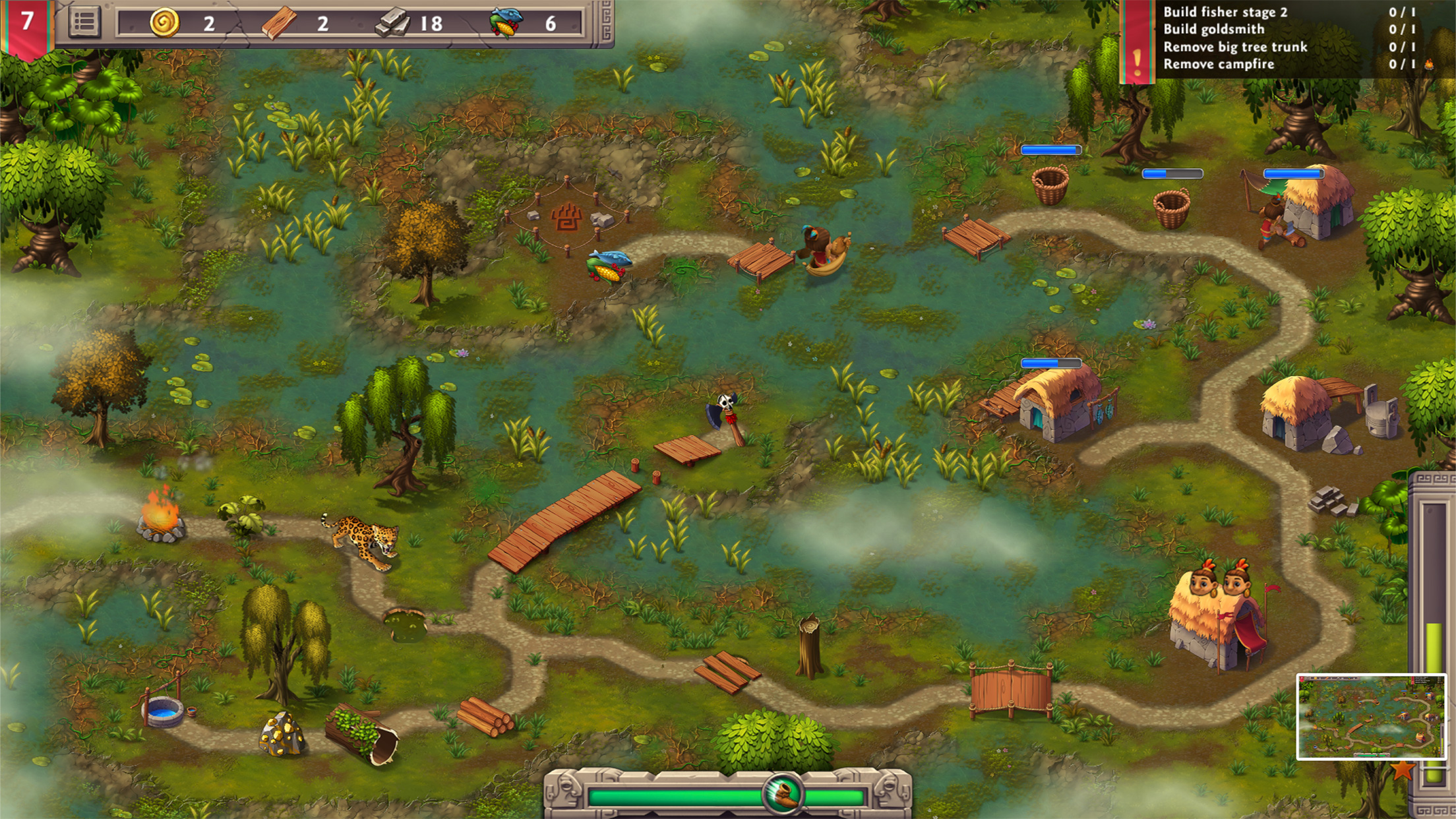
Task: Open the menu list button
Action: coord(84,22)
